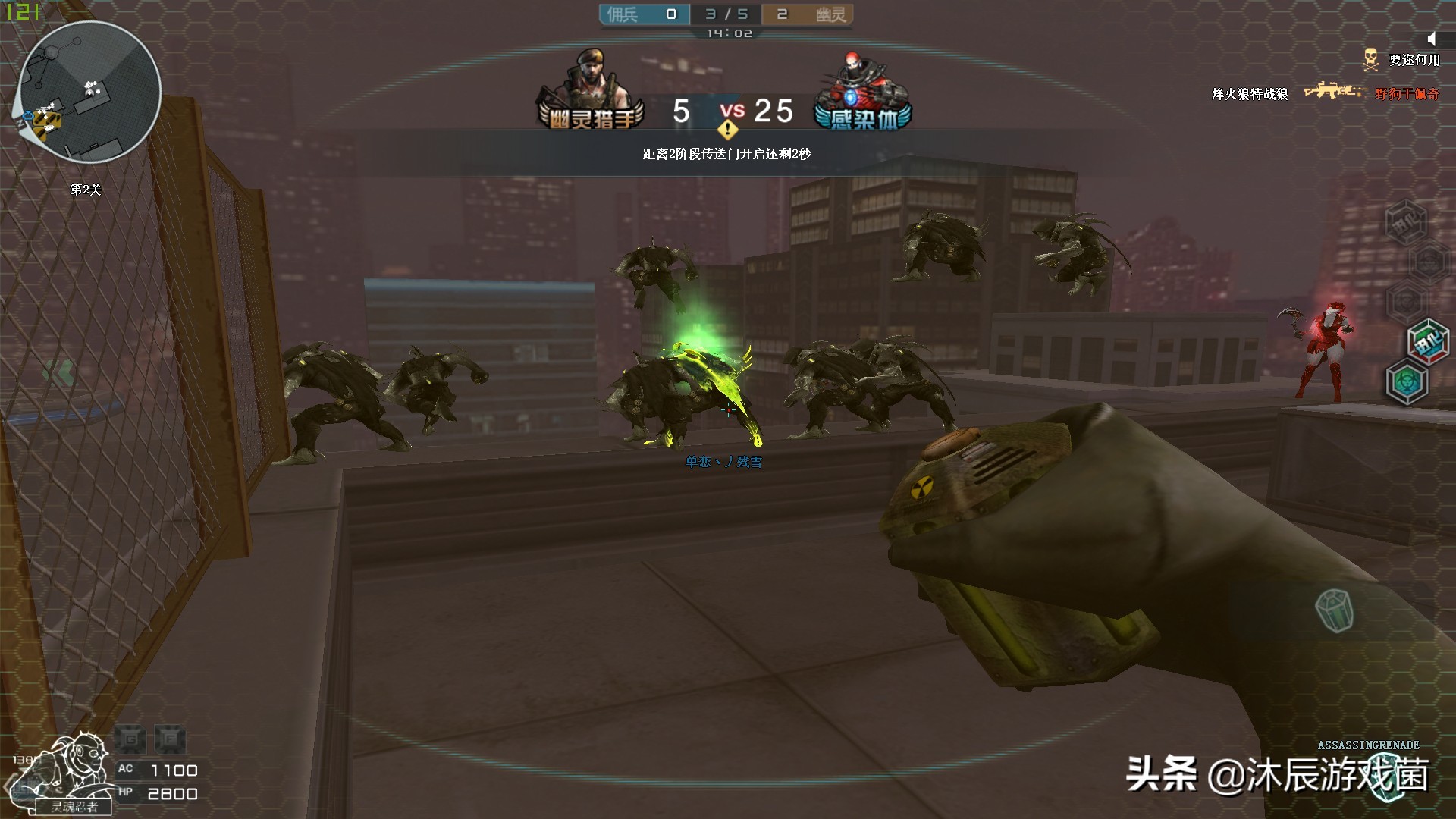Activate the colored 进化 evolution hexagon
The height and width of the screenshot is (819, 1456).
(x=1428, y=340)
